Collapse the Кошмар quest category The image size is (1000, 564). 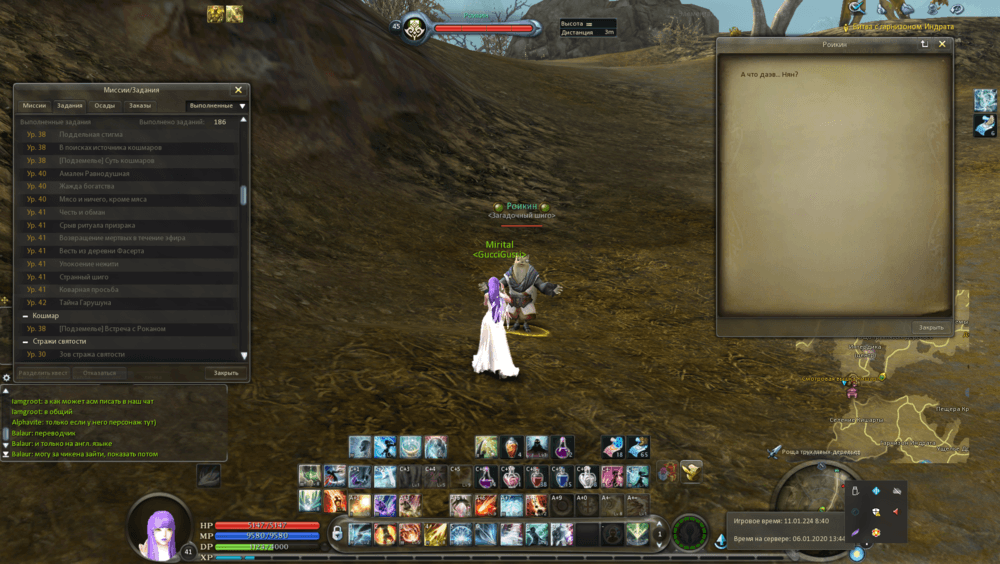coord(26,315)
